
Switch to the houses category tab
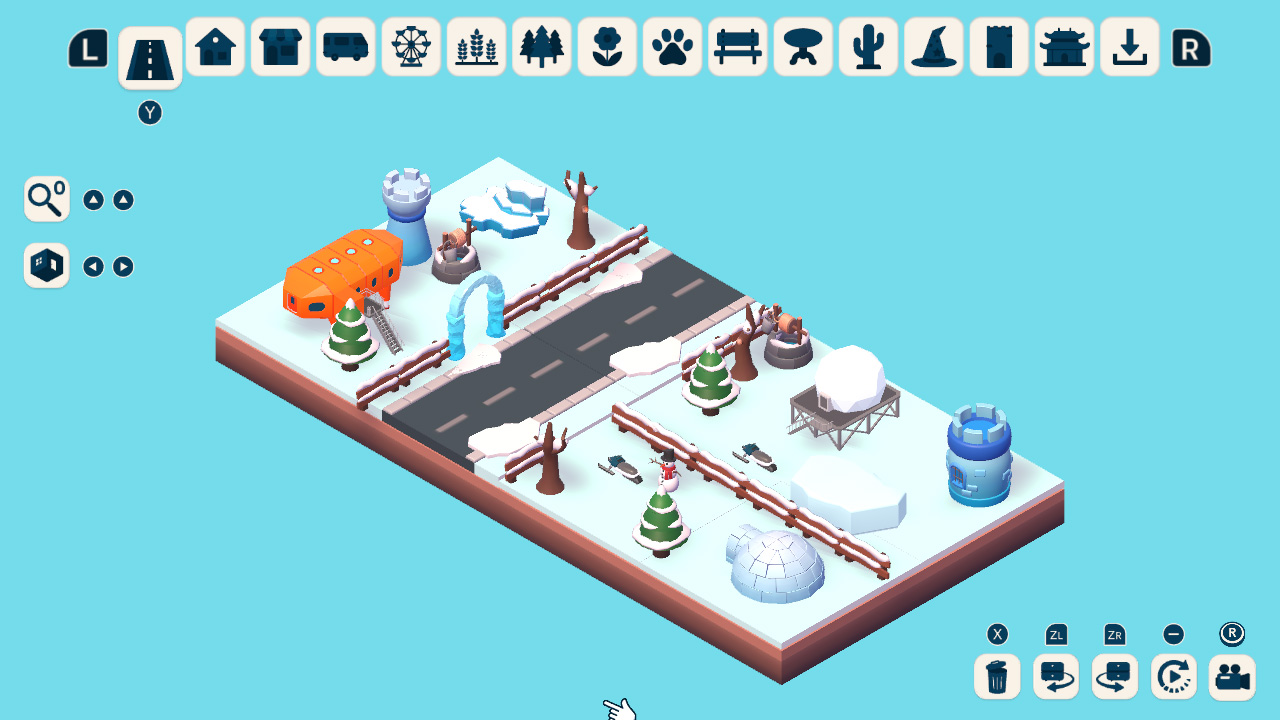pos(215,46)
